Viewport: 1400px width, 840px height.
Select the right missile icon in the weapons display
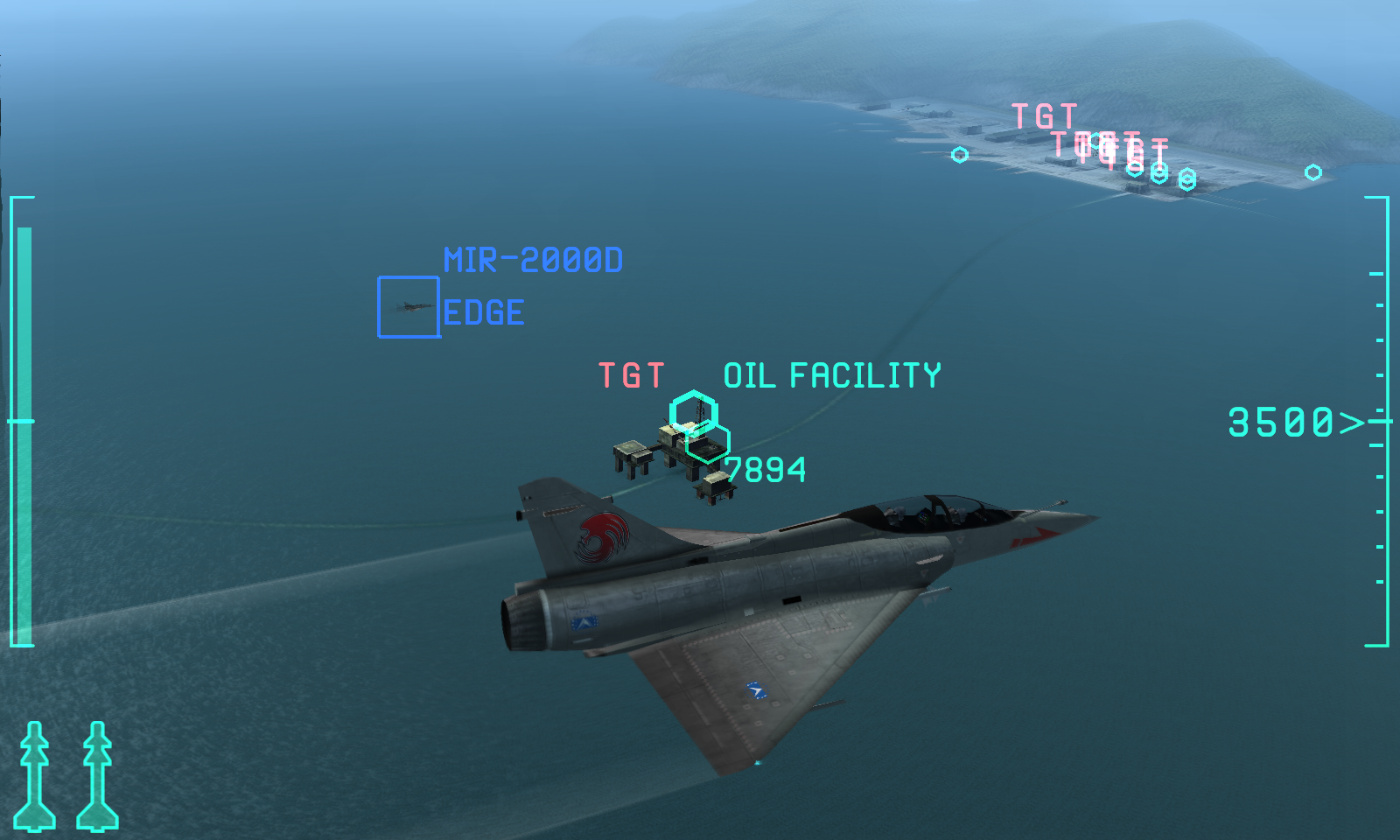[x=96, y=779]
